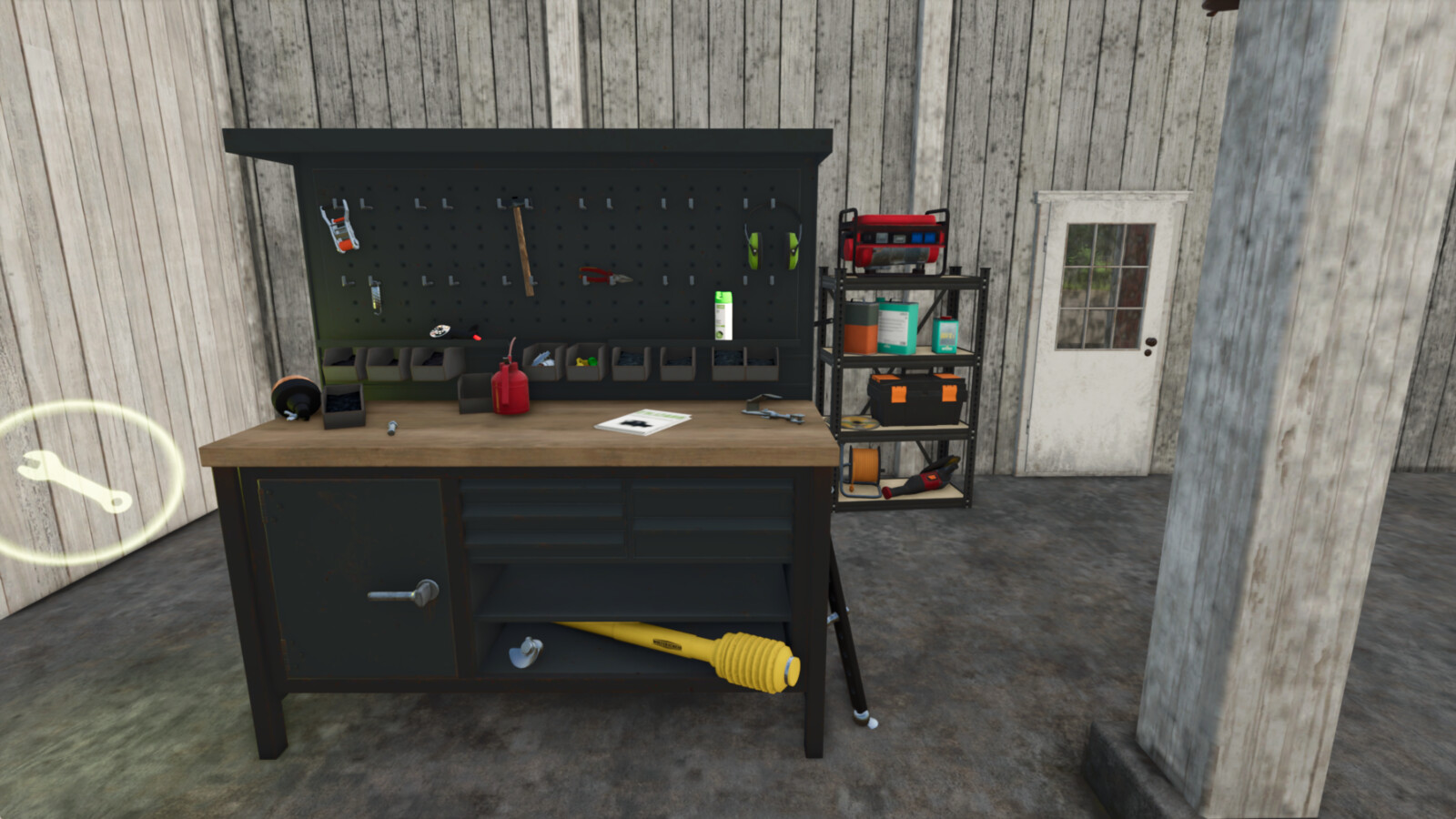Select the caliper tool on the bench top
Screen dimensions: 1456x819
point(769,410)
